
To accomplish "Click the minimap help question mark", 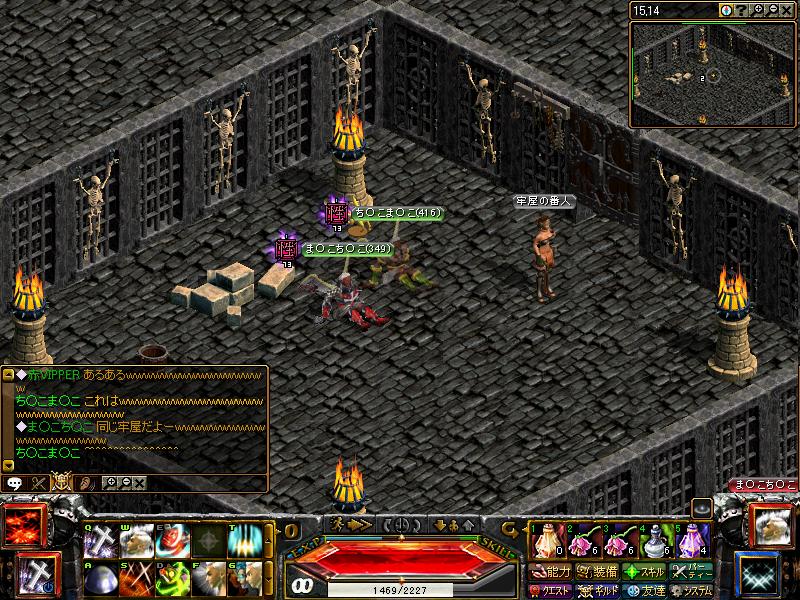I will click(742, 10).
